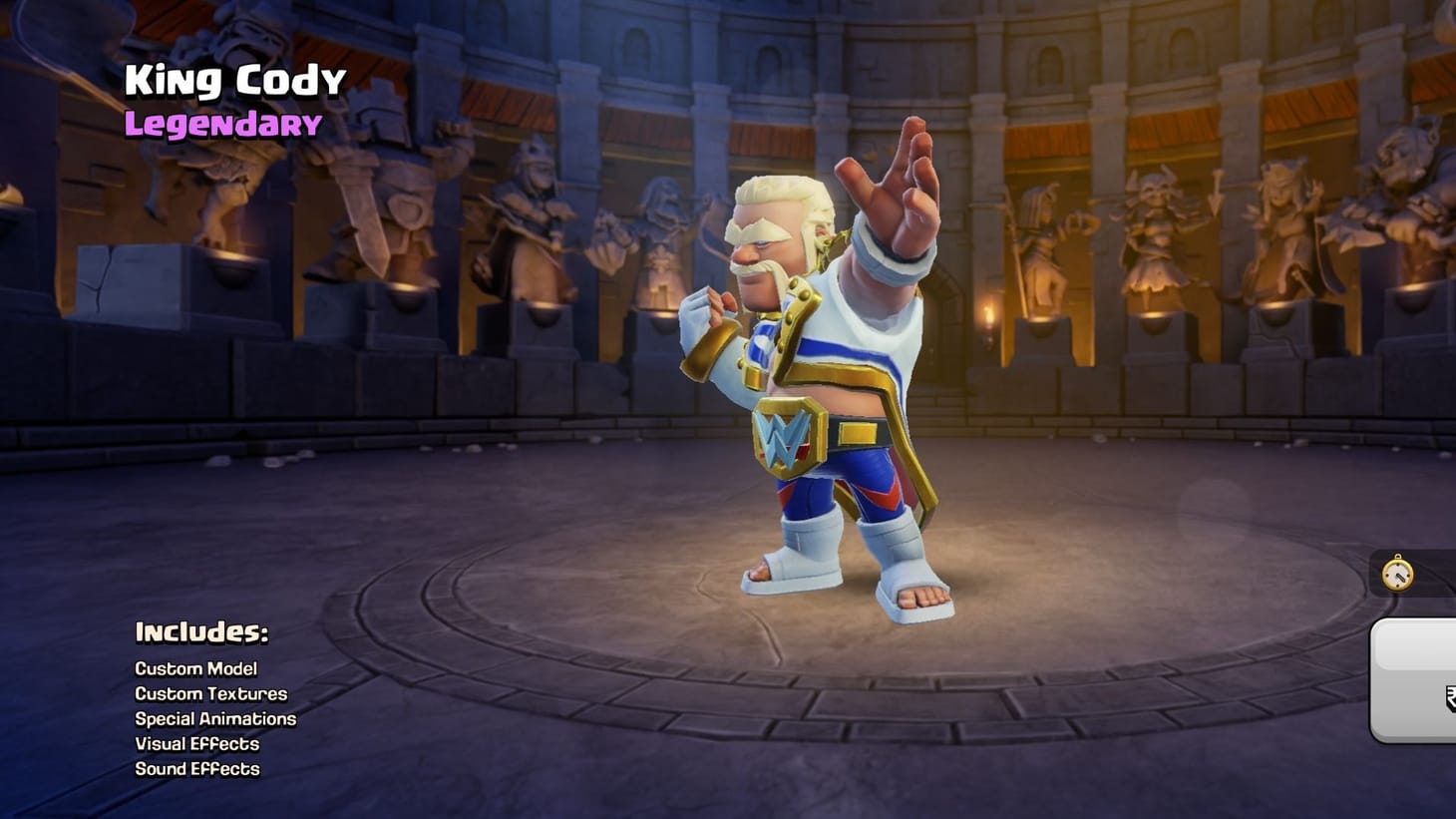The image size is (1456, 819).
Task: Select the Visual Effects list entry
Action: (196, 744)
